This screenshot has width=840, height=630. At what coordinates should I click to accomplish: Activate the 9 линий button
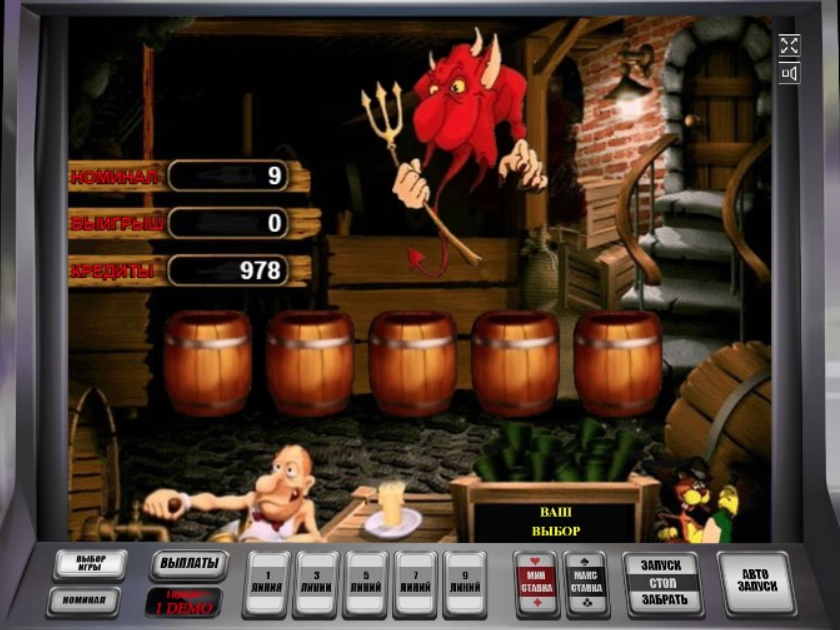point(465,584)
